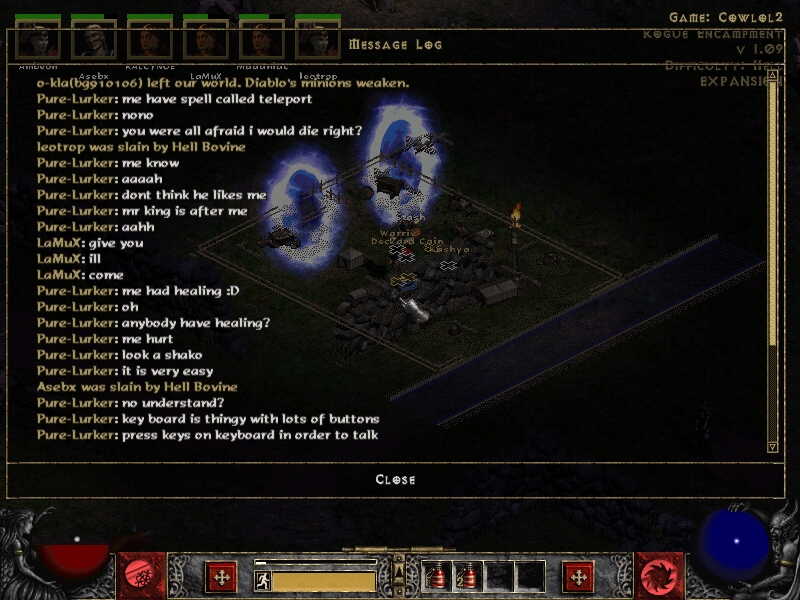800x600 pixels.
Task: Close the message log
Action: pyautogui.click(x=395, y=480)
